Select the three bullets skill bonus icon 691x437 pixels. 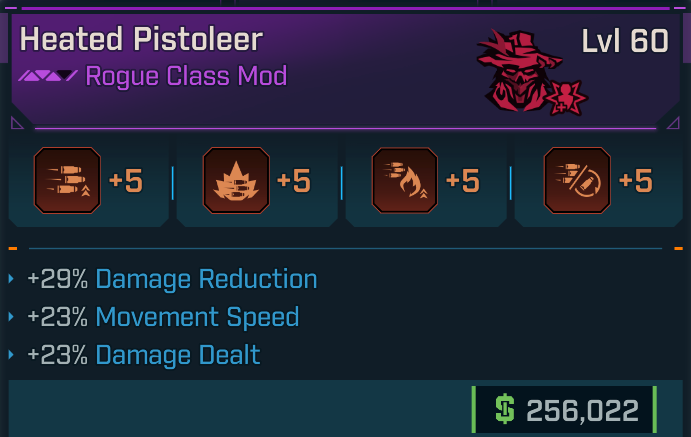[x=67, y=181]
